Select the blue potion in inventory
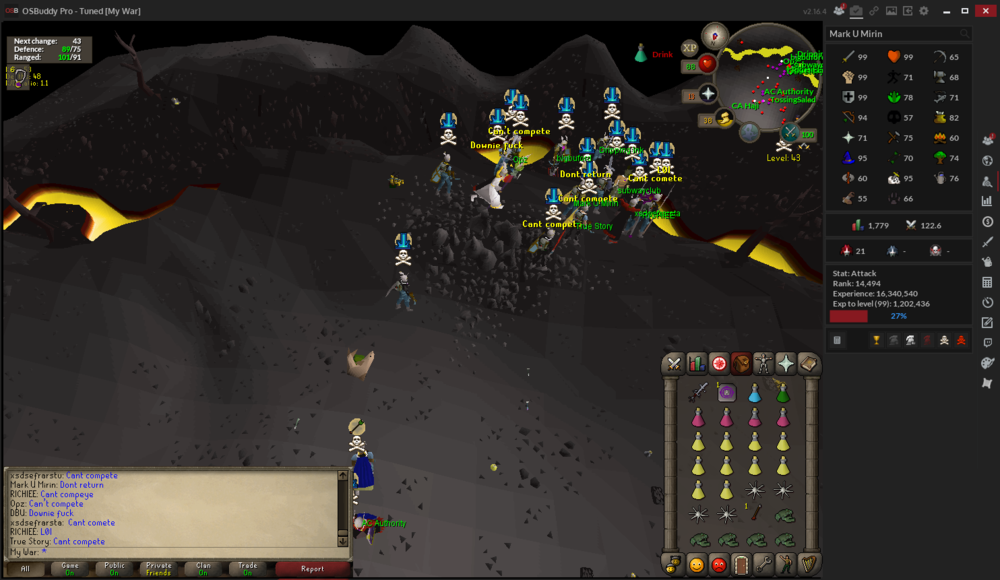The height and width of the screenshot is (580, 1000). click(x=755, y=393)
